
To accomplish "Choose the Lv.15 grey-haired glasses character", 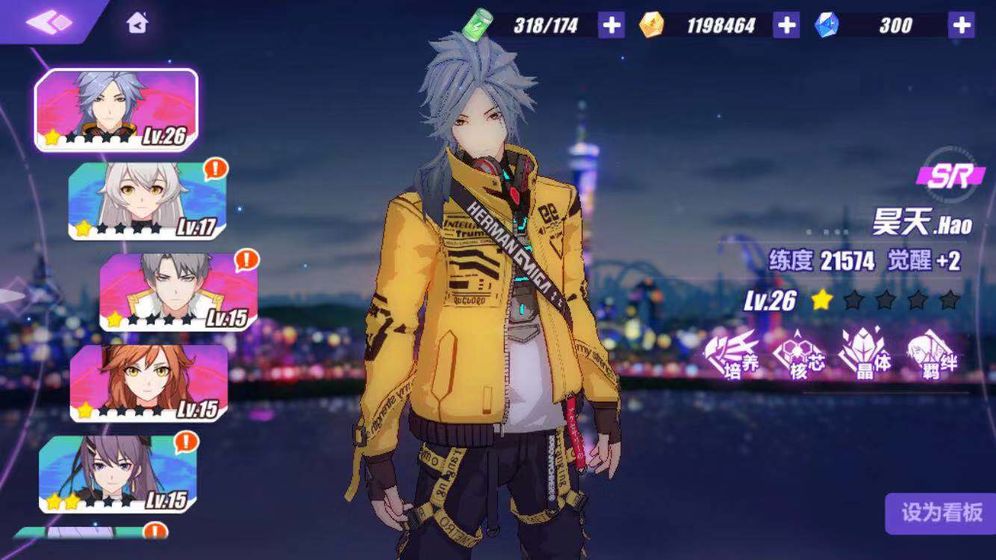I will tap(178, 291).
